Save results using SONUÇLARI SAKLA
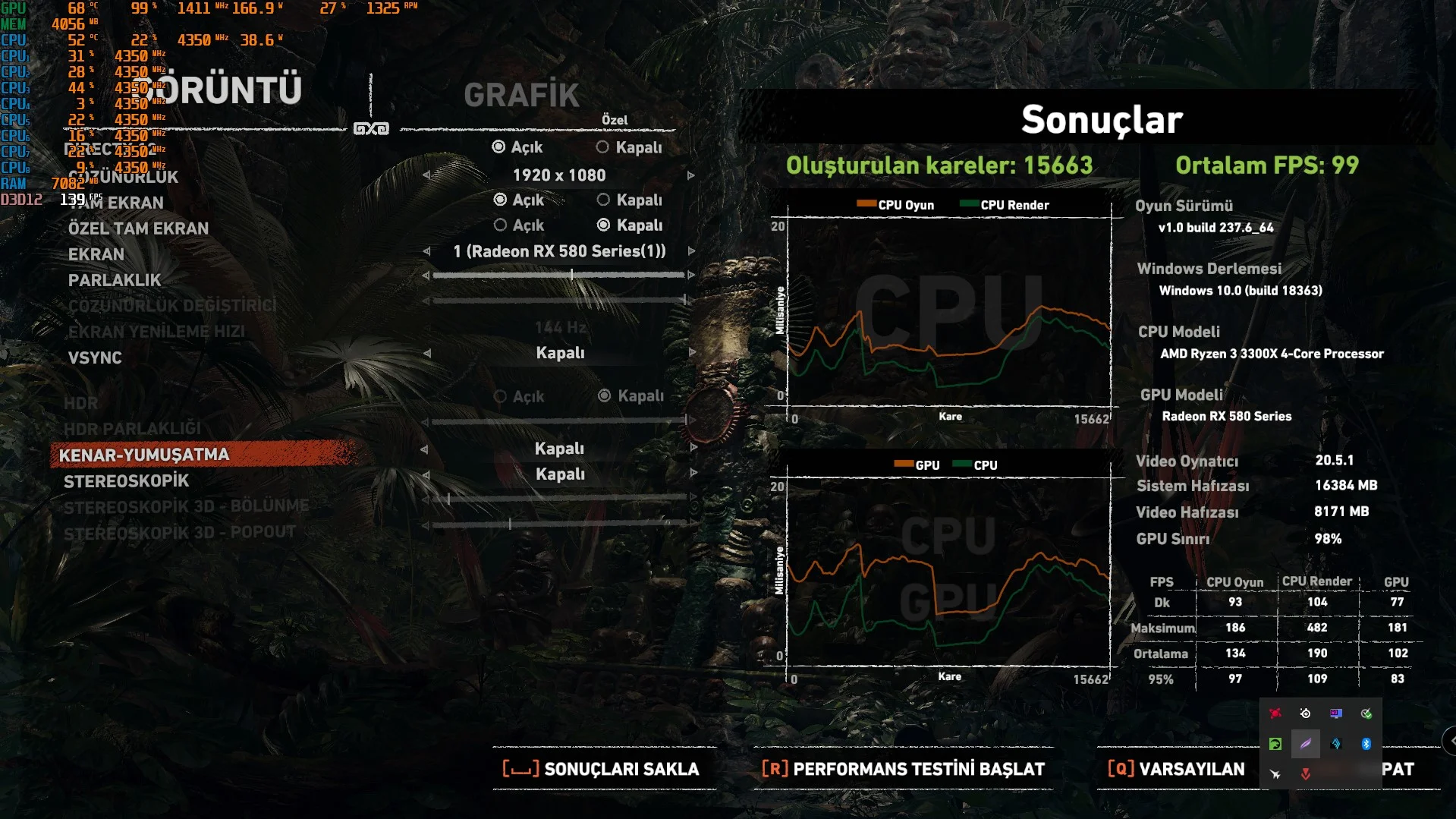Viewport: 1456px width, 819px height. [x=599, y=769]
